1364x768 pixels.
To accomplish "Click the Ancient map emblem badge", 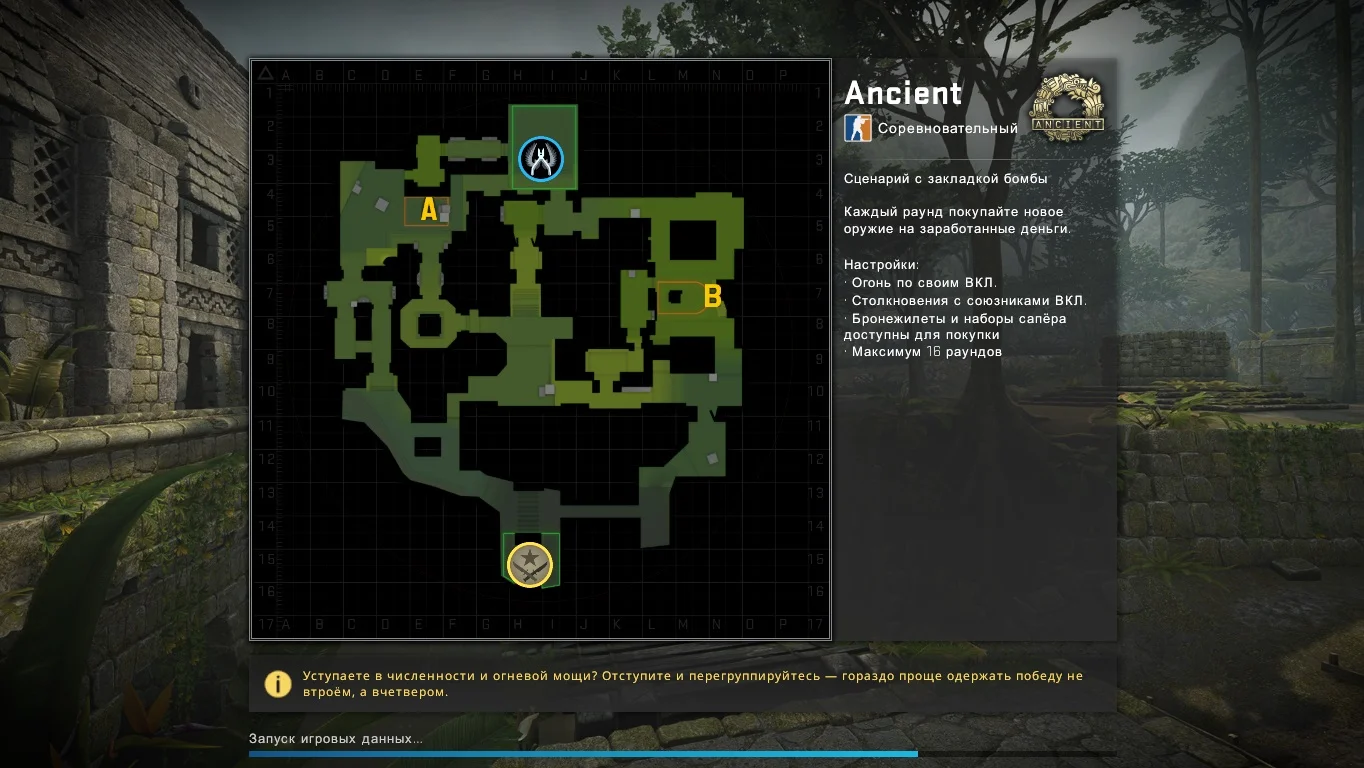I will click(x=1067, y=106).
